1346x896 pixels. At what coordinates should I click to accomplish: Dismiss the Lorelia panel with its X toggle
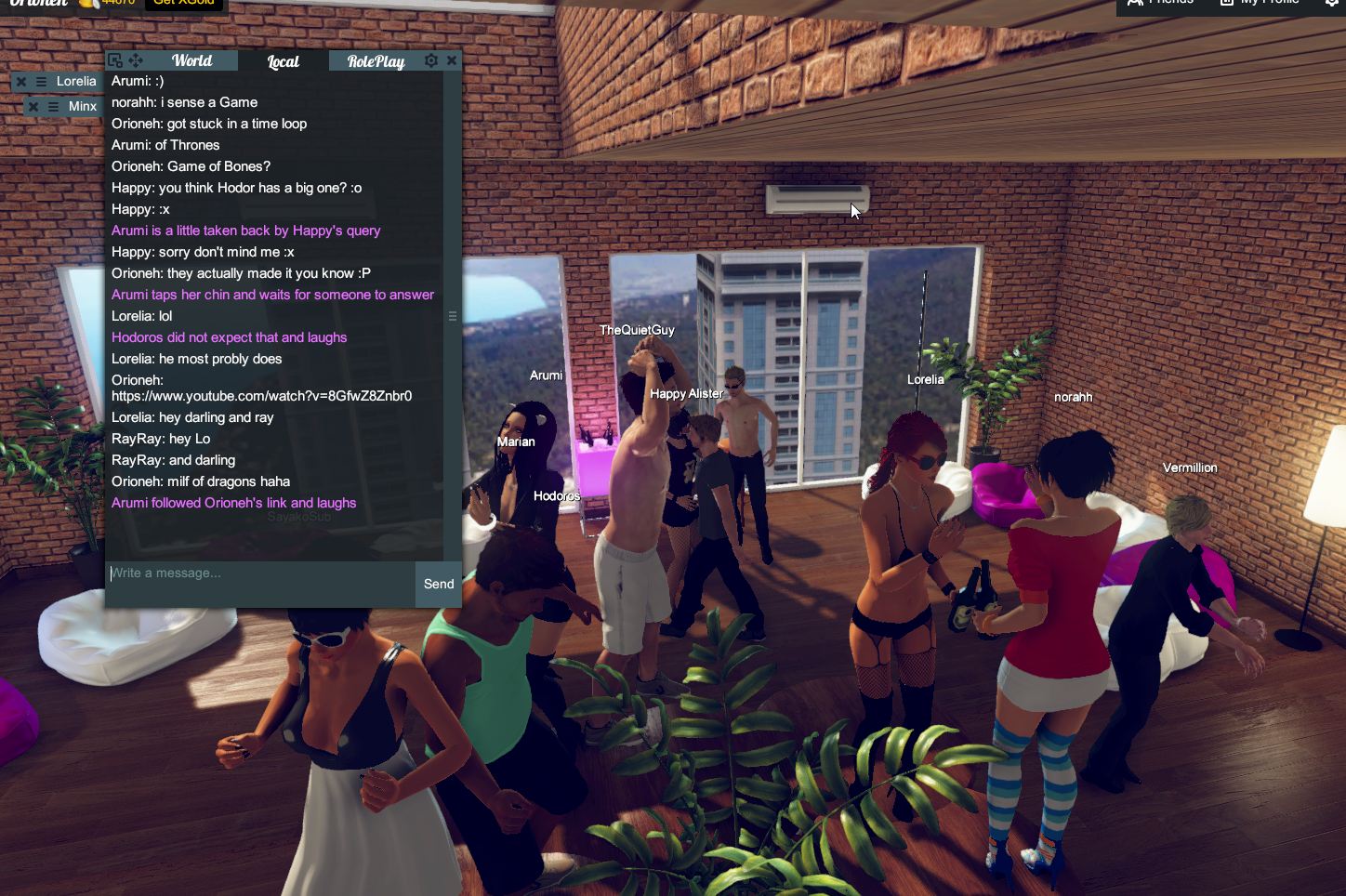(x=21, y=81)
